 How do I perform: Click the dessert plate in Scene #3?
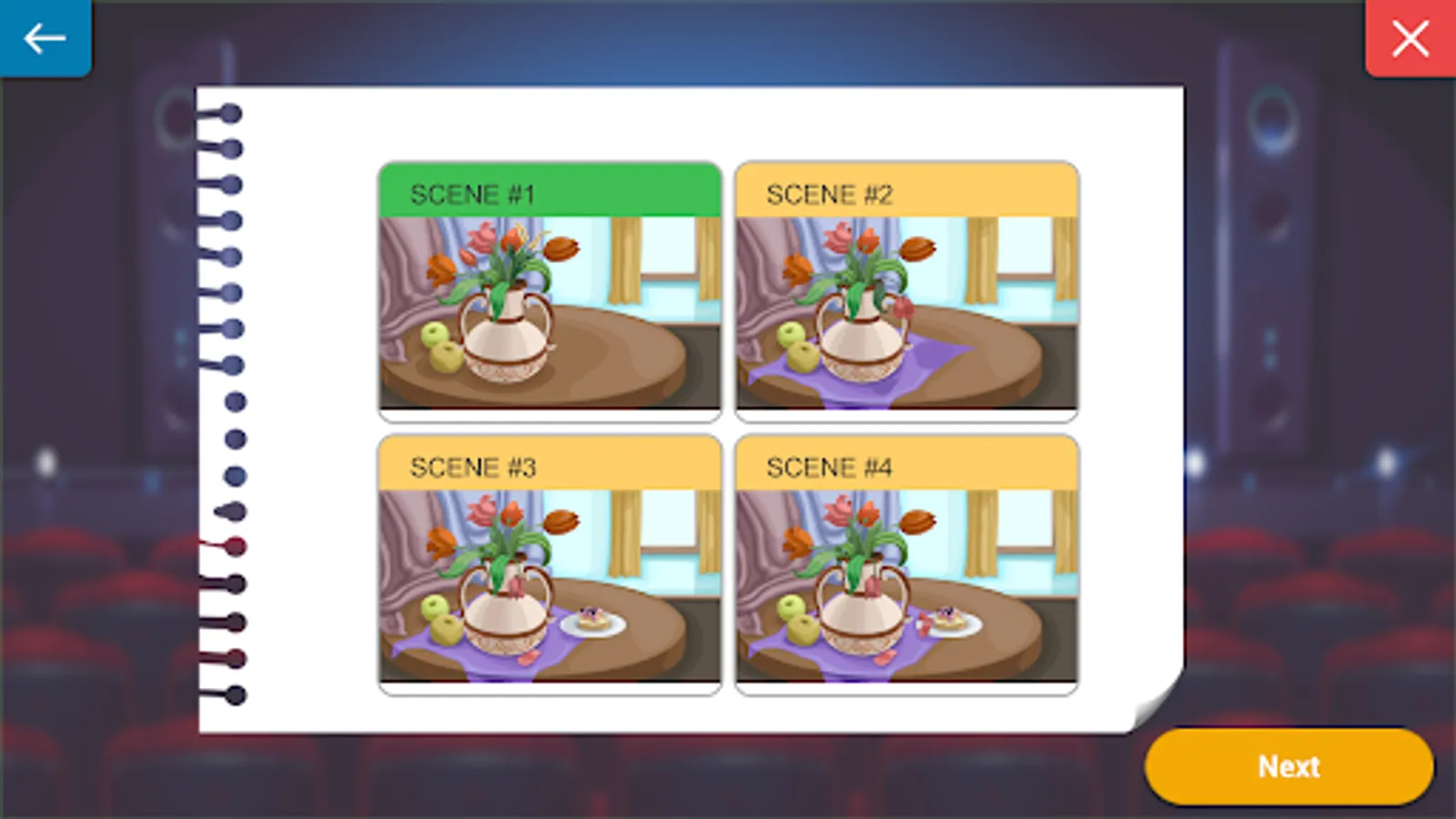pos(594,622)
